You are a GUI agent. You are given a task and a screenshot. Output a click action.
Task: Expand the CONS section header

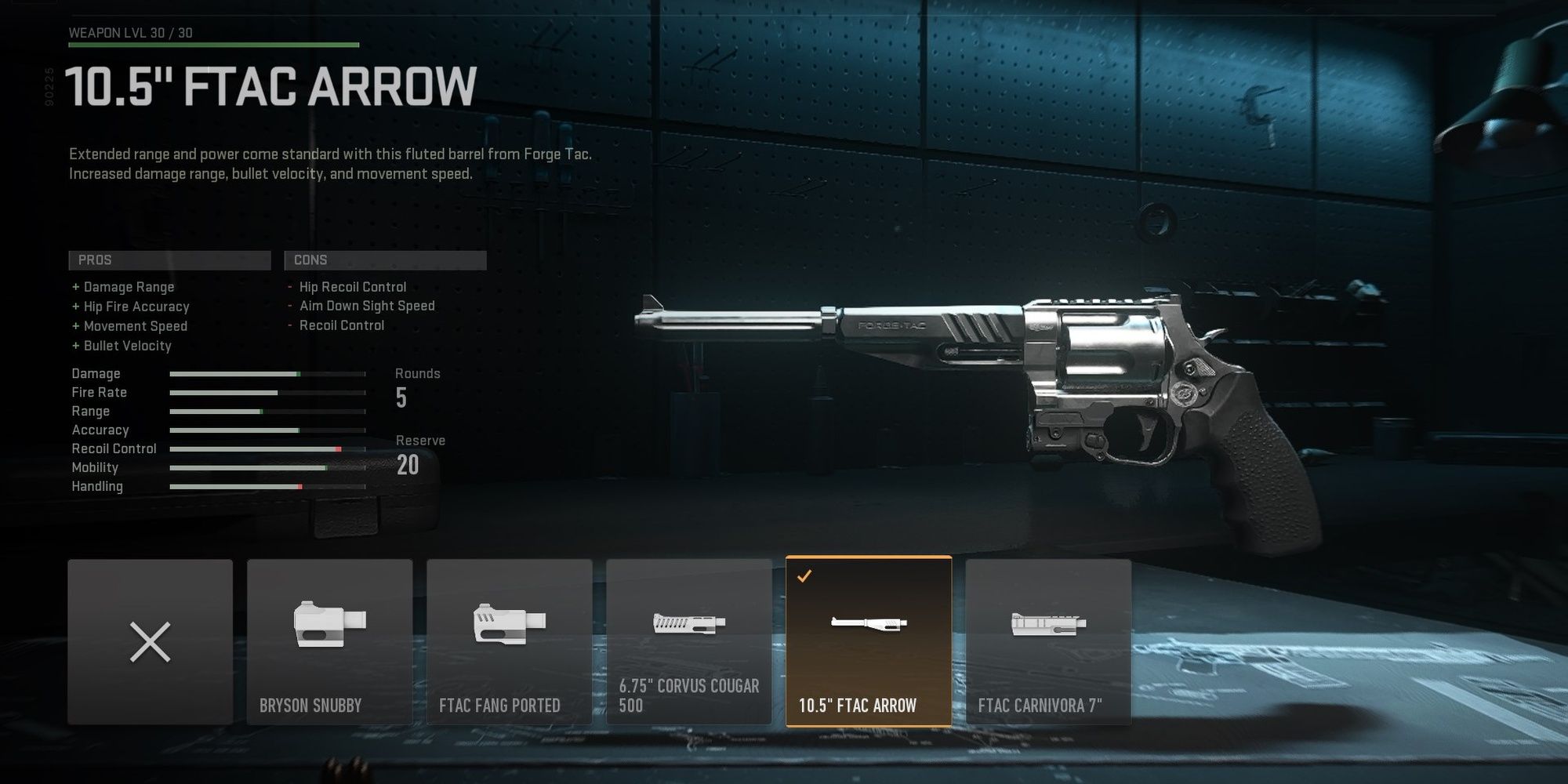(x=386, y=260)
